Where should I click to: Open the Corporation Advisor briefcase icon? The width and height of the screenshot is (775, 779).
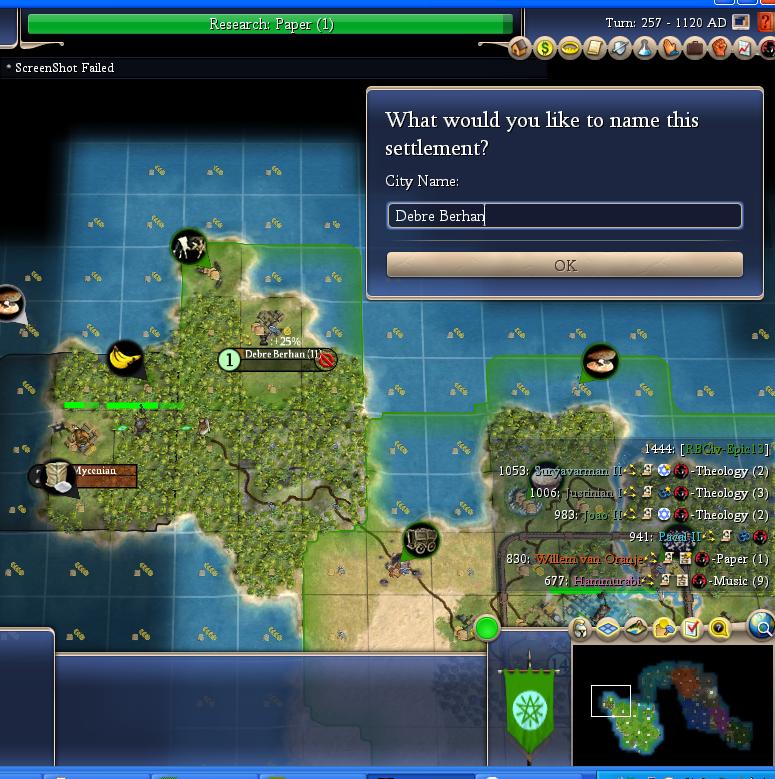[695, 48]
